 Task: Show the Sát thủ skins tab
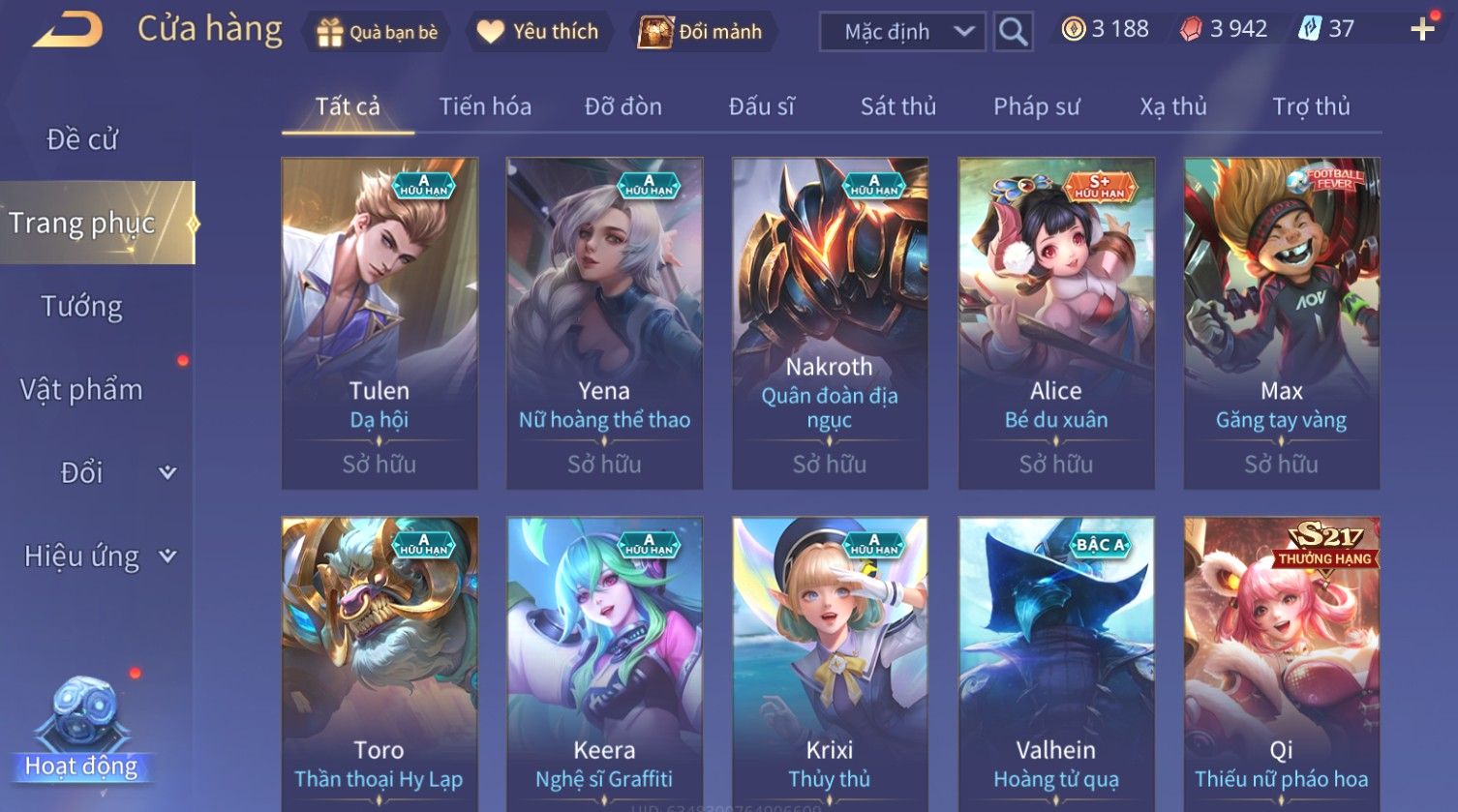(x=898, y=106)
